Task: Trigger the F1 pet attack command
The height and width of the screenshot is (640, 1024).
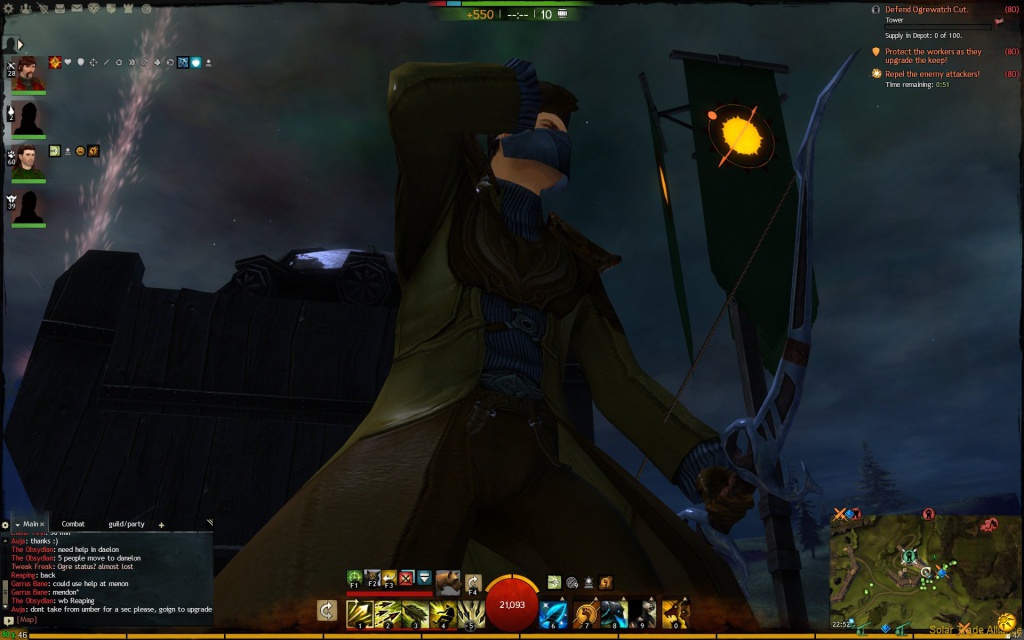Action: tap(354, 578)
